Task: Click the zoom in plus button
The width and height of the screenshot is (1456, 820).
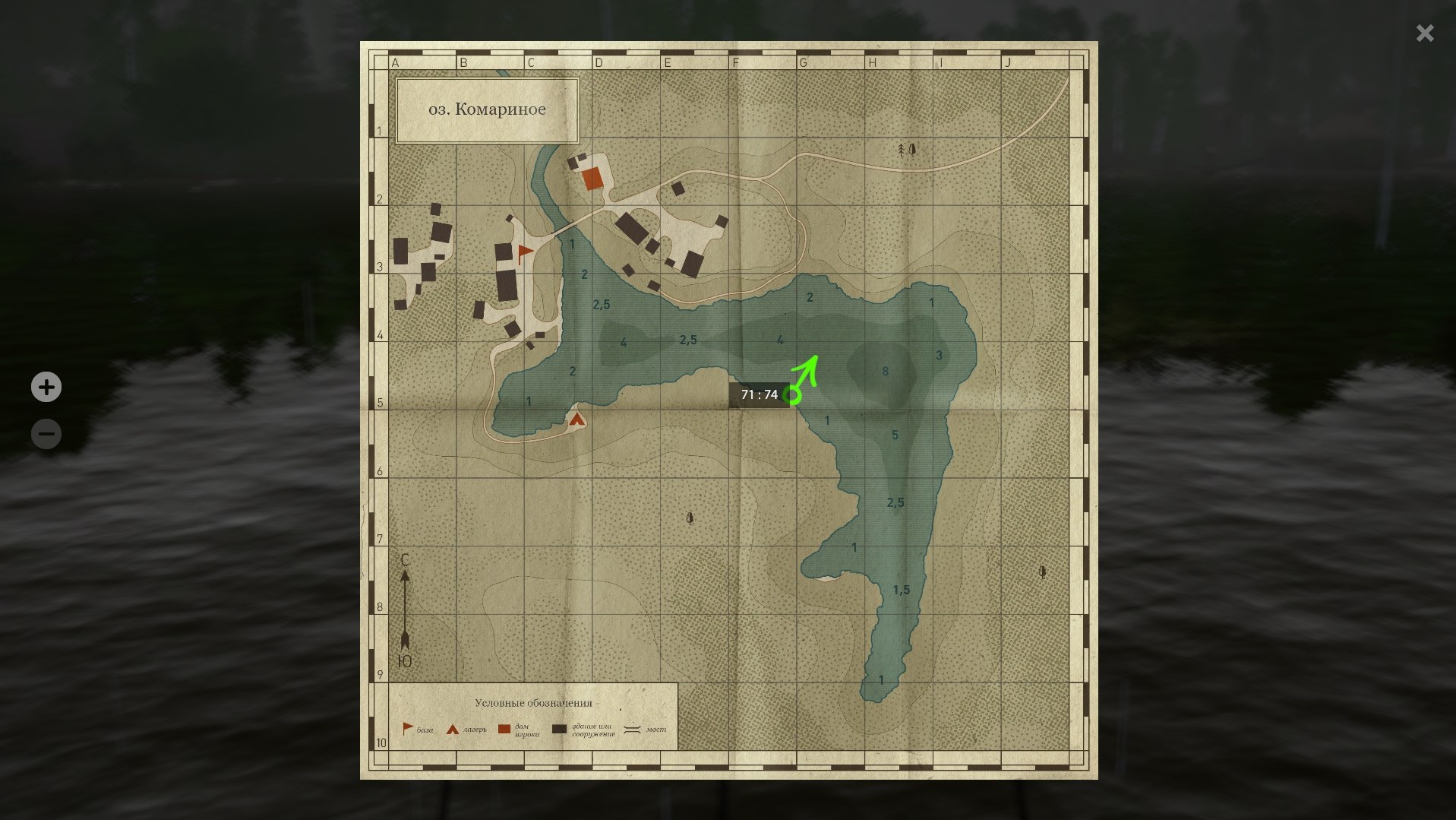Action: click(46, 387)
